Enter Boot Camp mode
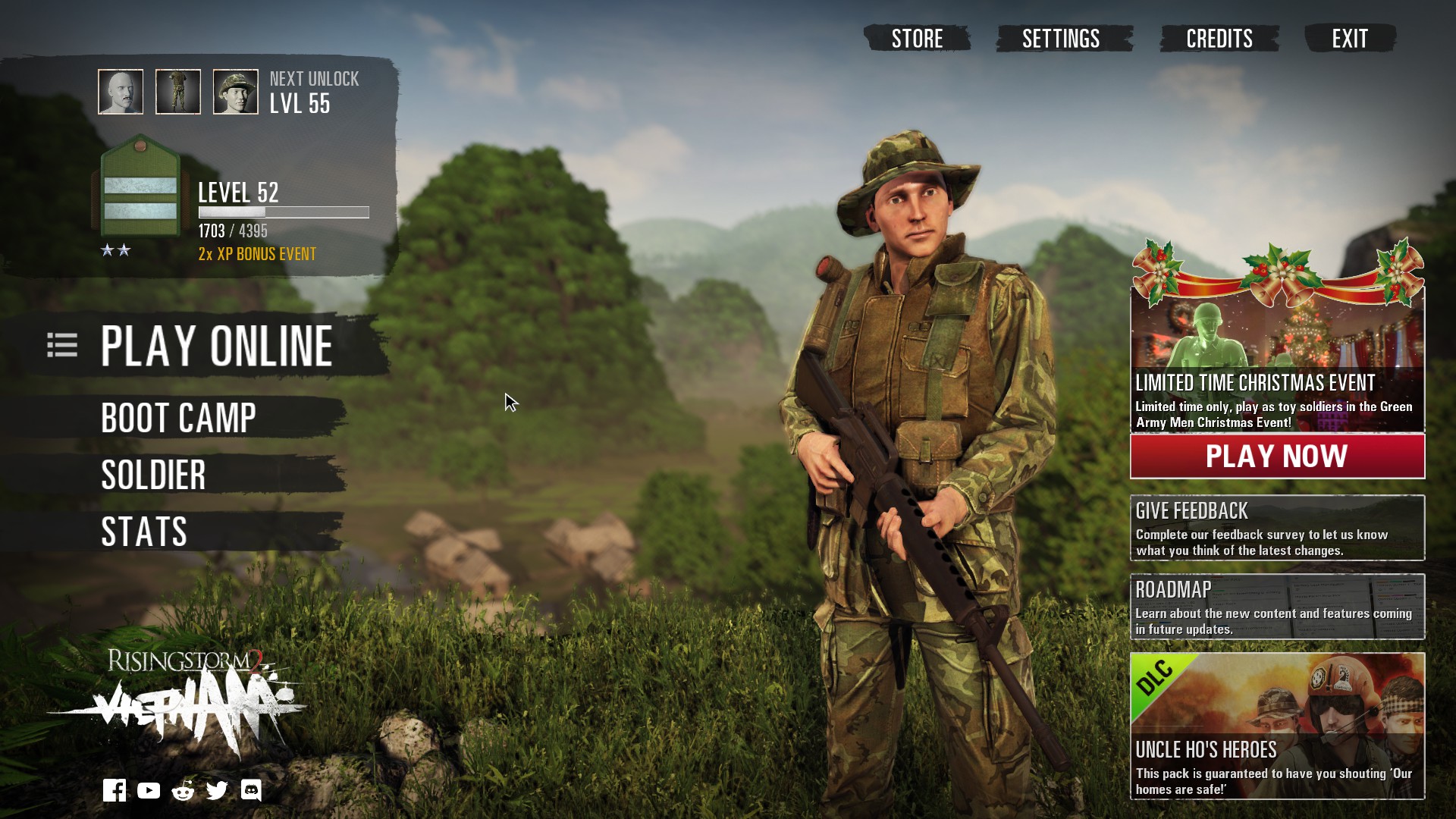 pos(179,418)
